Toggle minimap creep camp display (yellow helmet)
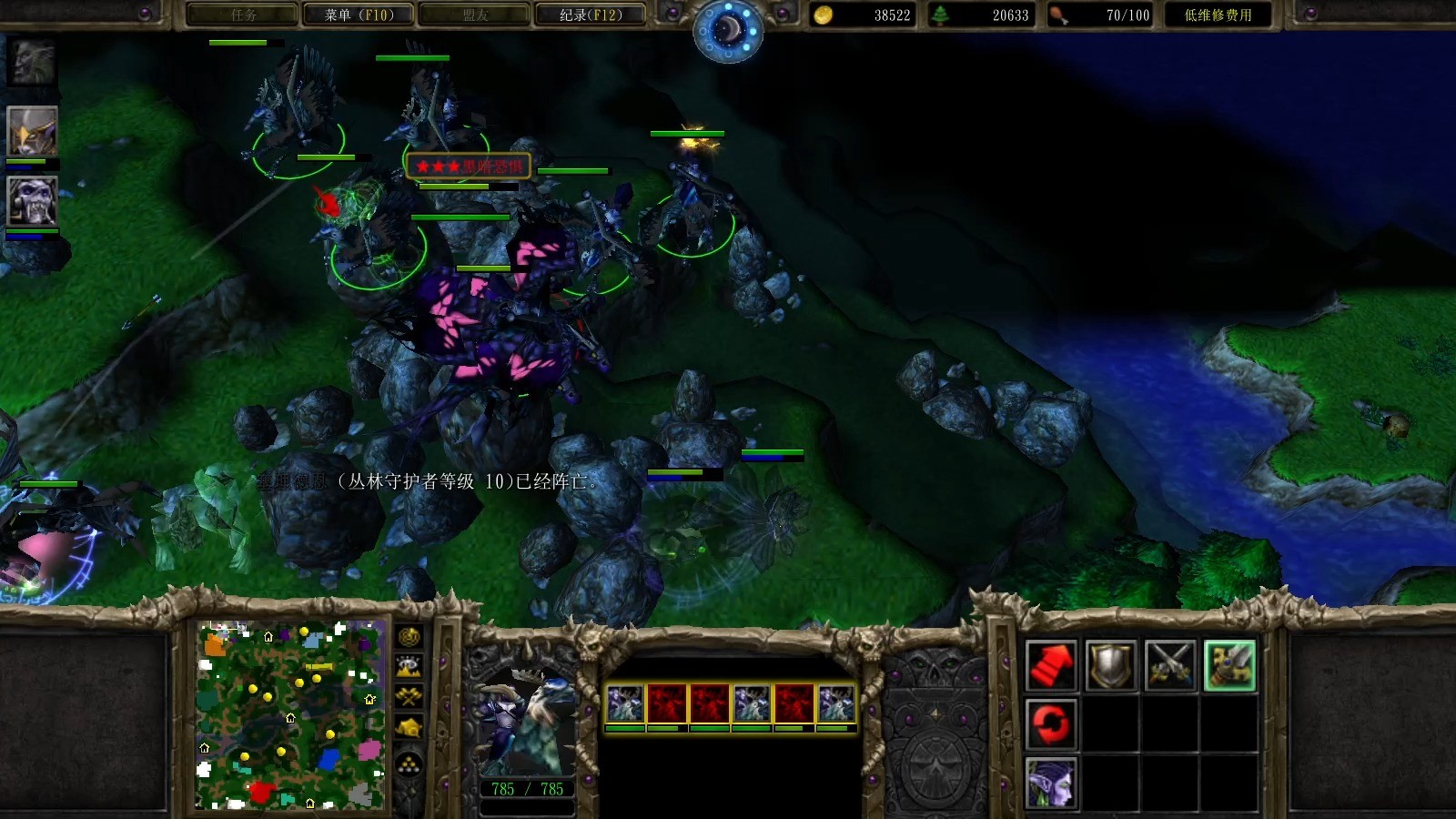This screenshot has height=819, width=1456. [409, 728]
